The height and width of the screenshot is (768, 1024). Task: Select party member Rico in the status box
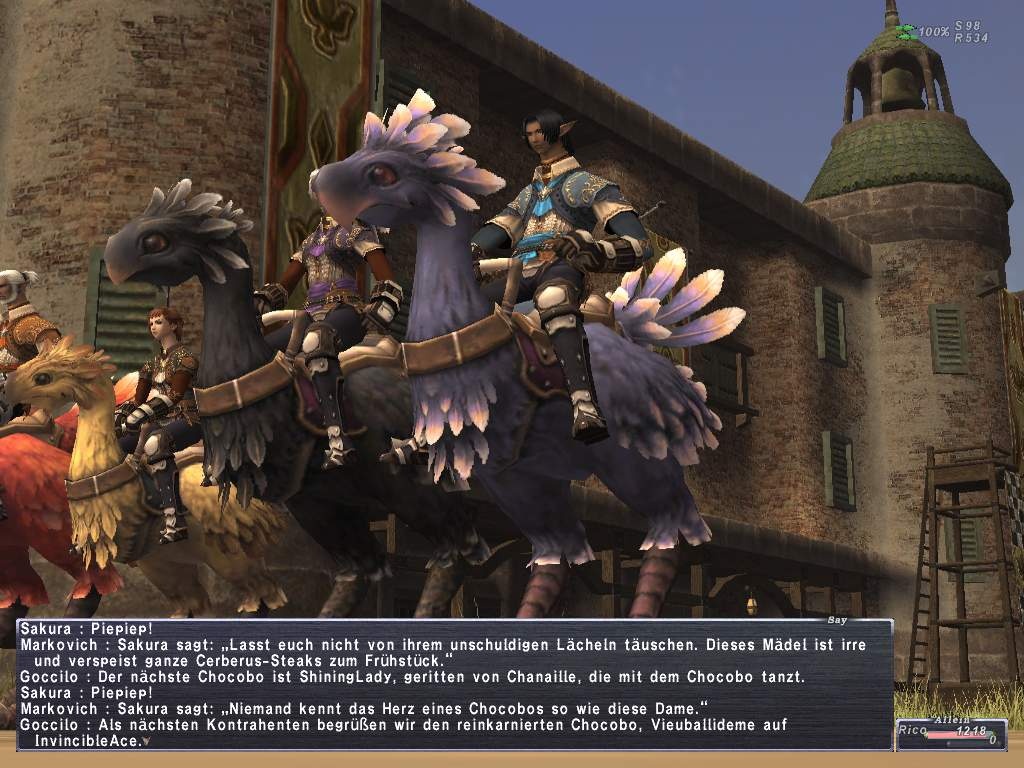pos(911,732)
